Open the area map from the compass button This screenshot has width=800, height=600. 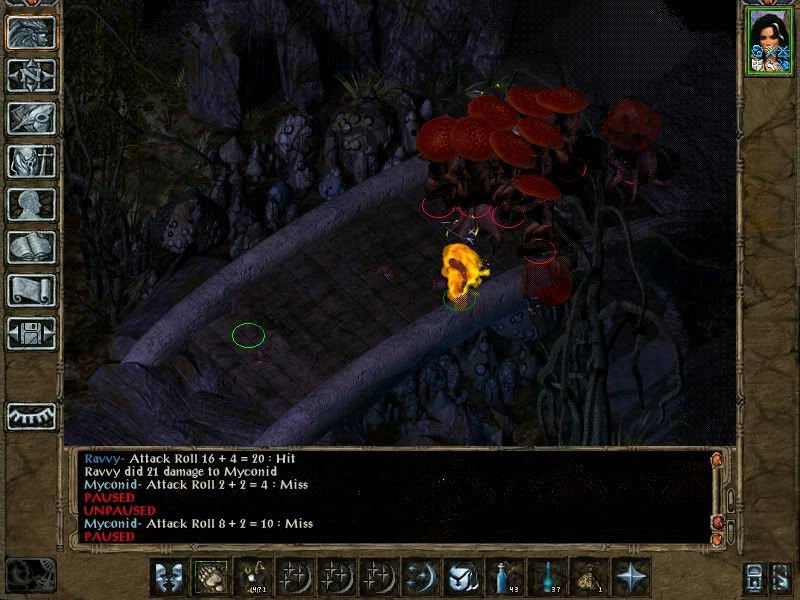(31, 75)
